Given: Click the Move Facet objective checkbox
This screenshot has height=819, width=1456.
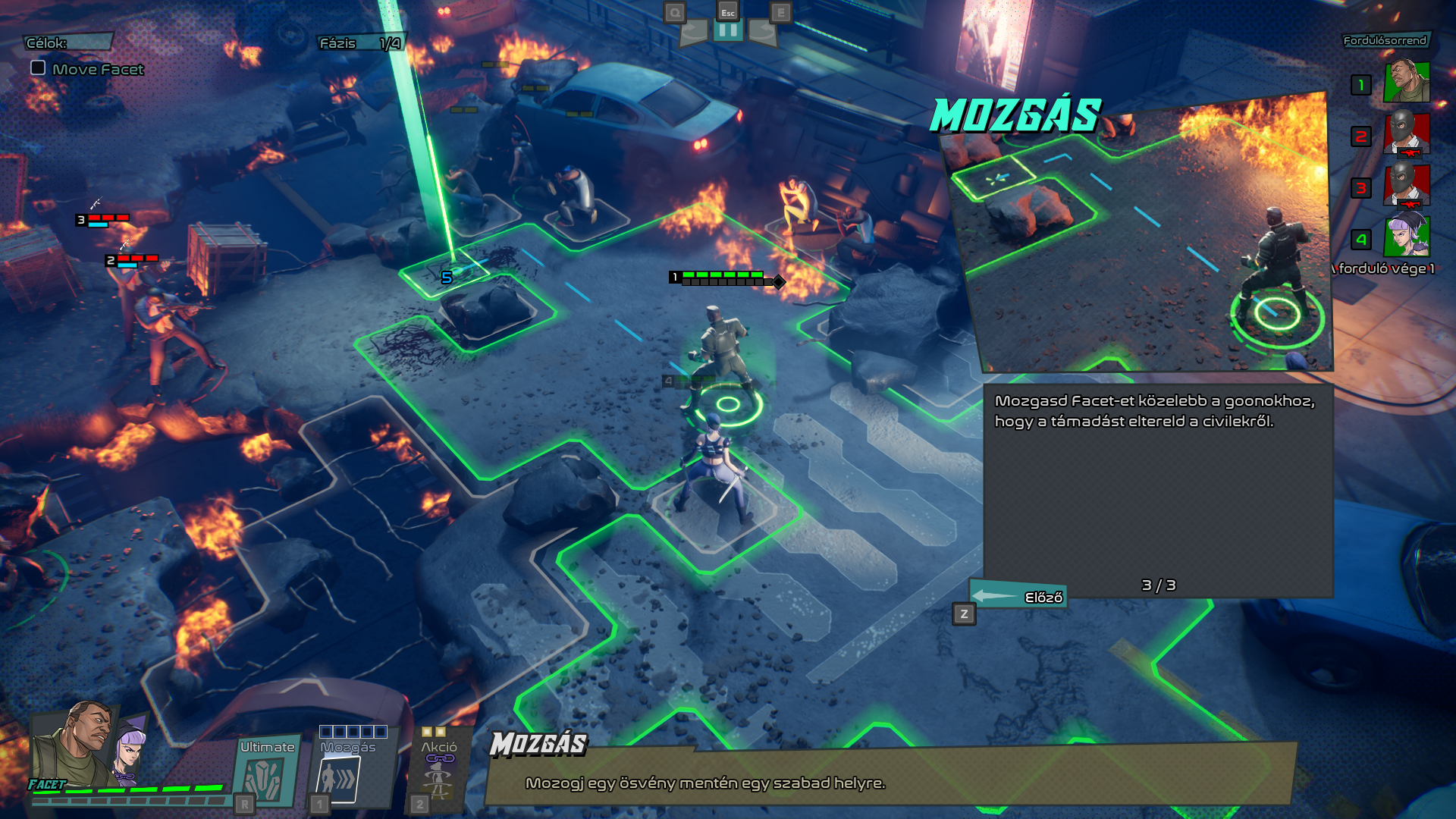Looking at the screenshot, I should [x=38, y=68].
